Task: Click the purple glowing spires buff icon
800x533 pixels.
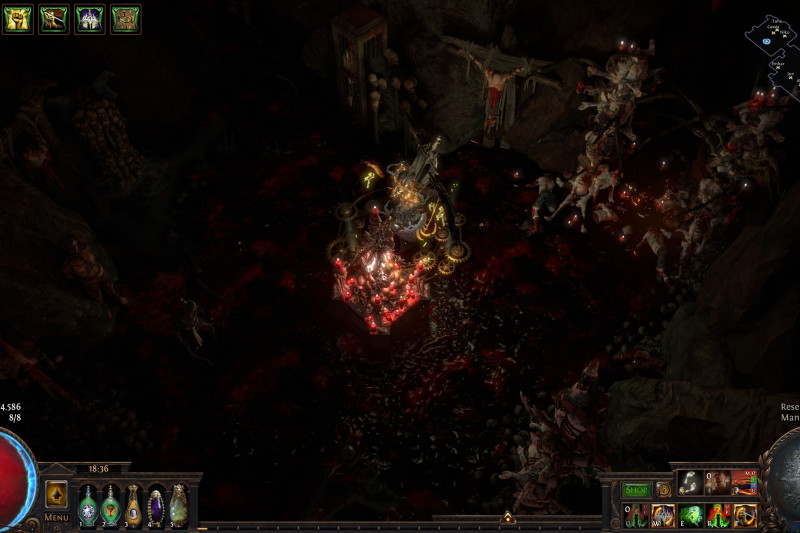Action: (89, 19)
